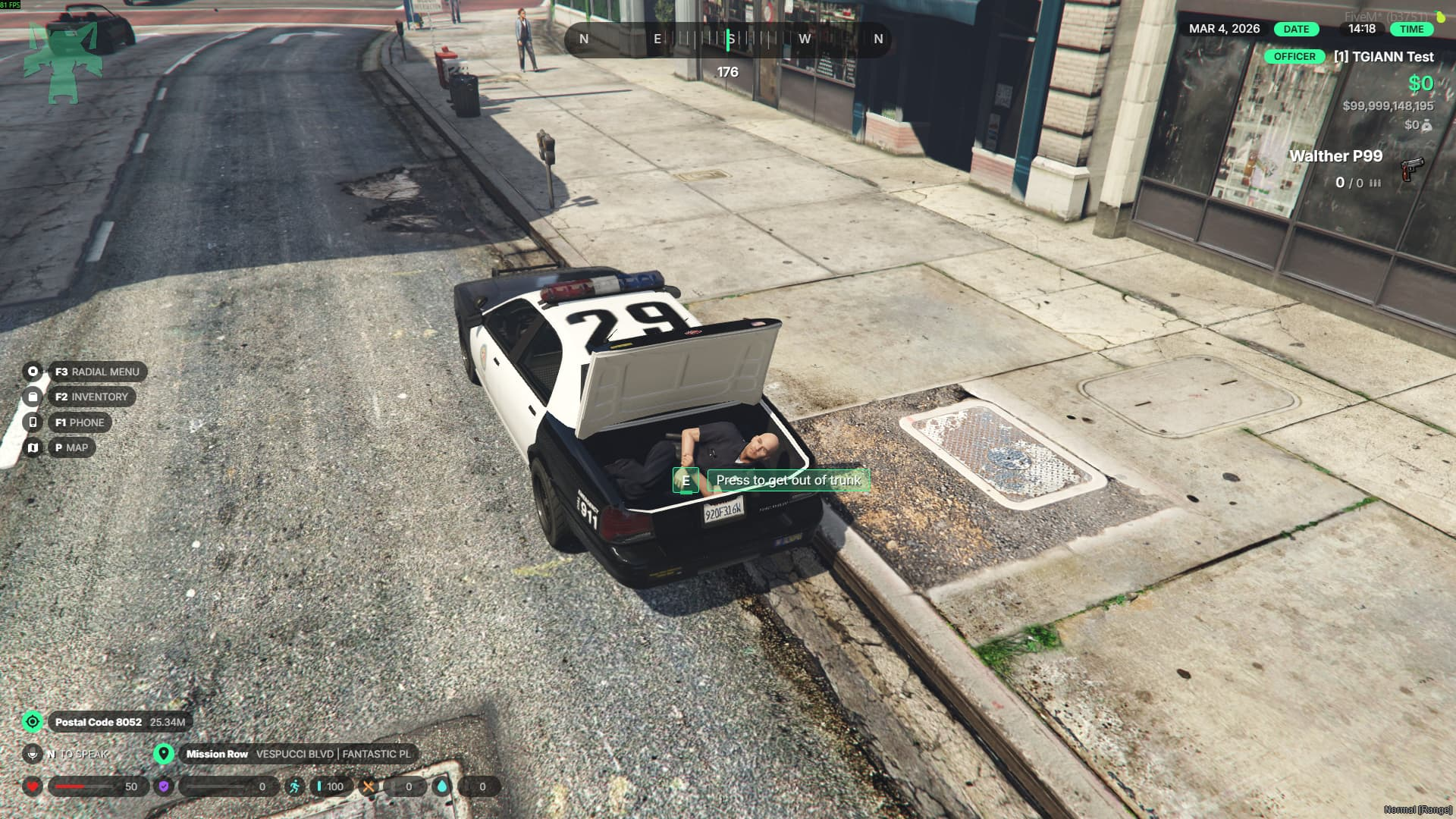
Task: Click the purple armor shield icon
Action: 164,786
